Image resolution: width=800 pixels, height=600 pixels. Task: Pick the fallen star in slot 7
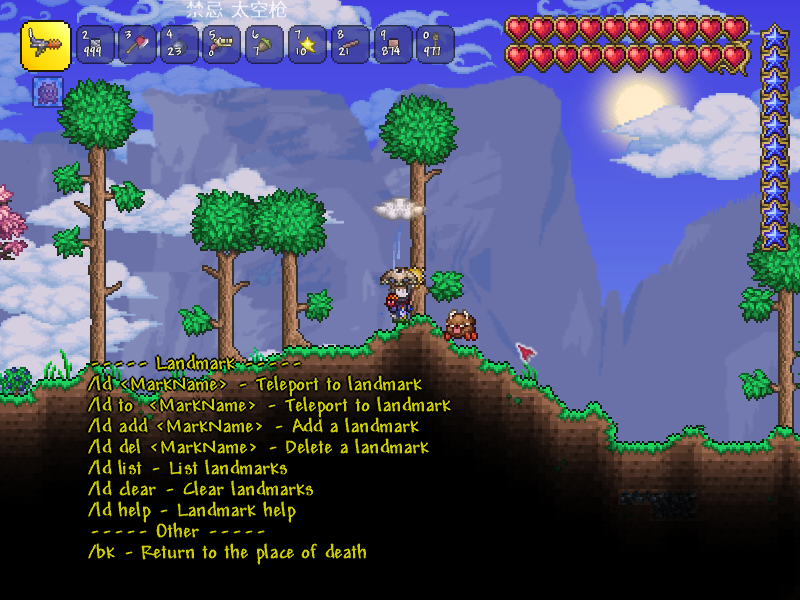click(308, 45)
